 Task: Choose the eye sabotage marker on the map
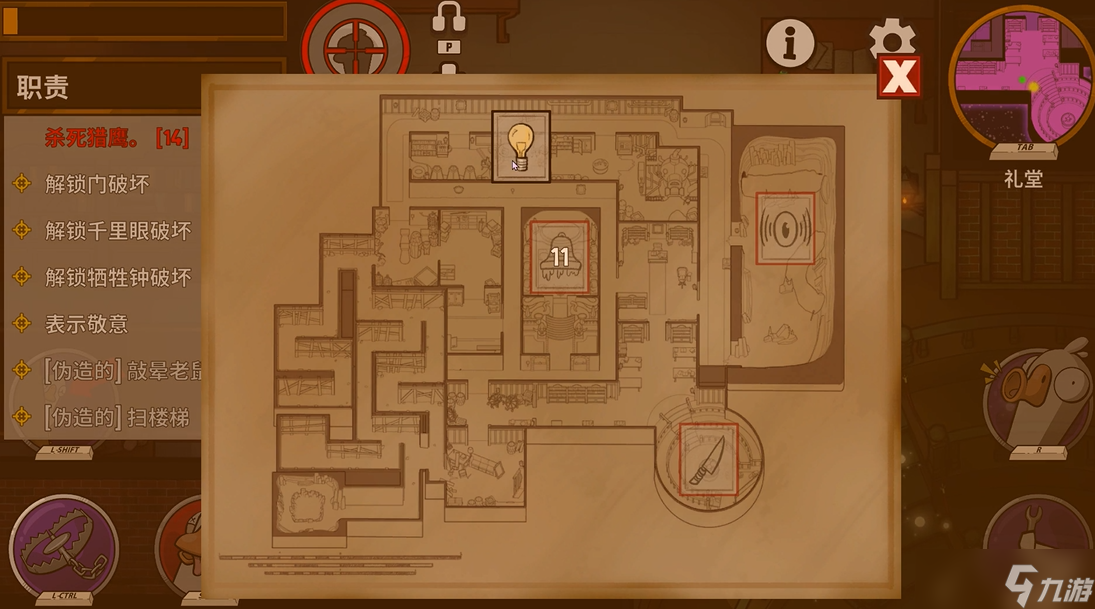point(785,228)
